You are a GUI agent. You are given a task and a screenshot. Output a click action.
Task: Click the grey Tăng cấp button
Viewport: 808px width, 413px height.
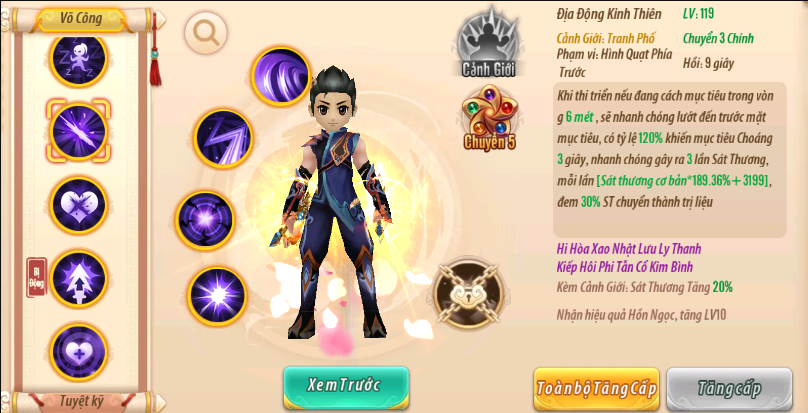(729, 388)
